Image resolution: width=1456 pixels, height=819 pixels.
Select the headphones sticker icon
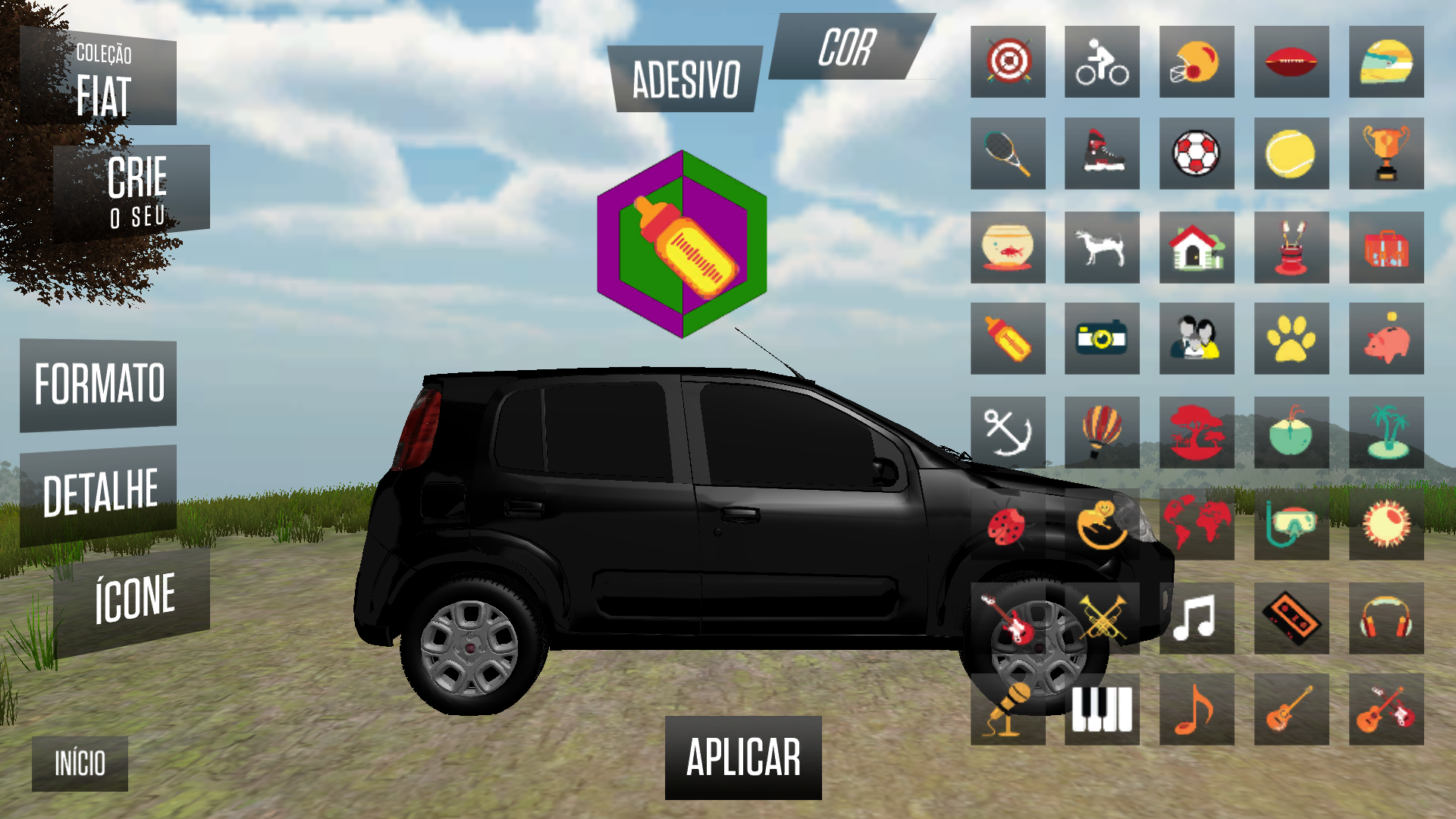pyautogui.click(x=1385, y=618)
